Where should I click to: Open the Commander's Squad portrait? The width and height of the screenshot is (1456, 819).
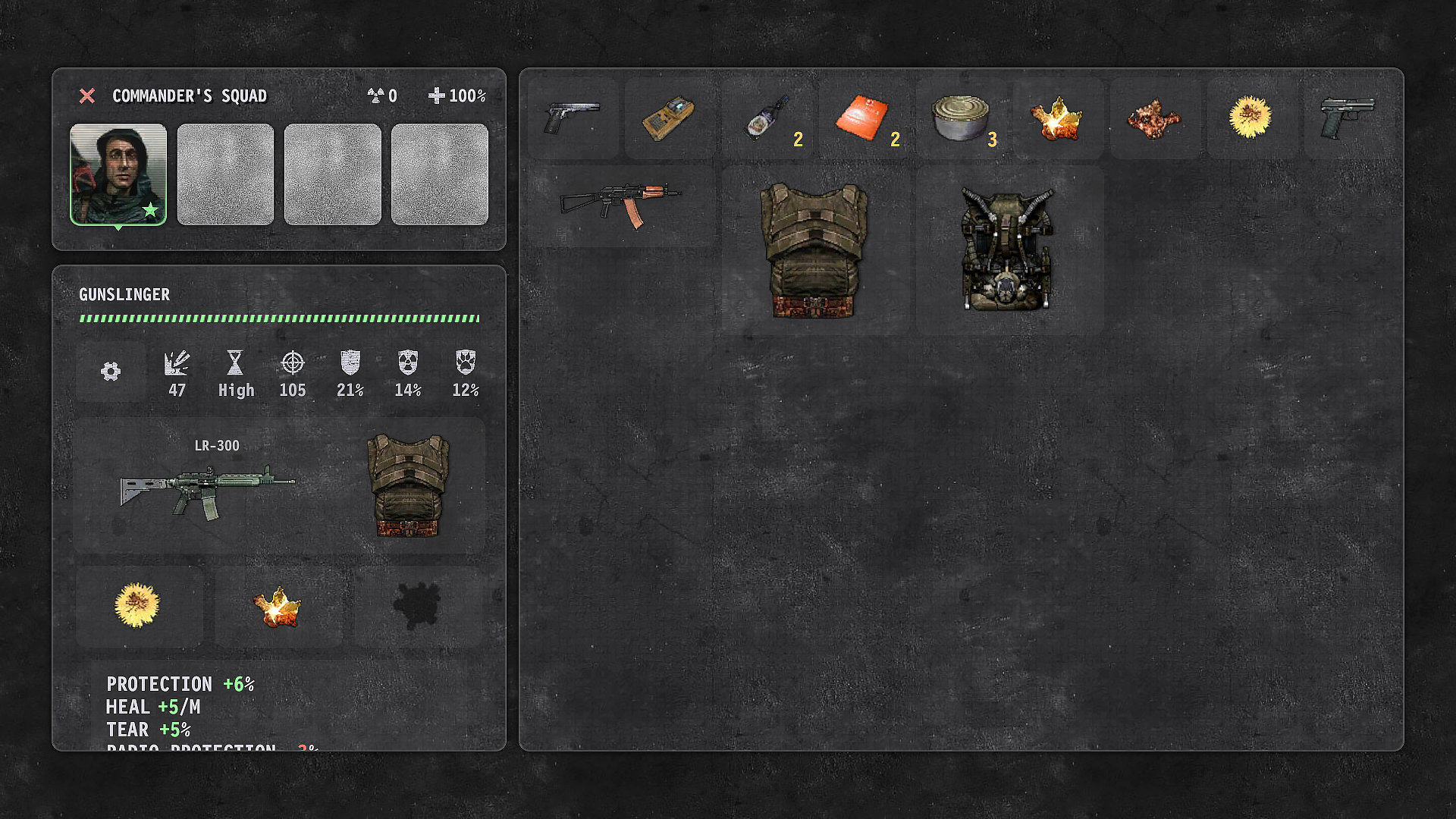[x=118, y=173]
